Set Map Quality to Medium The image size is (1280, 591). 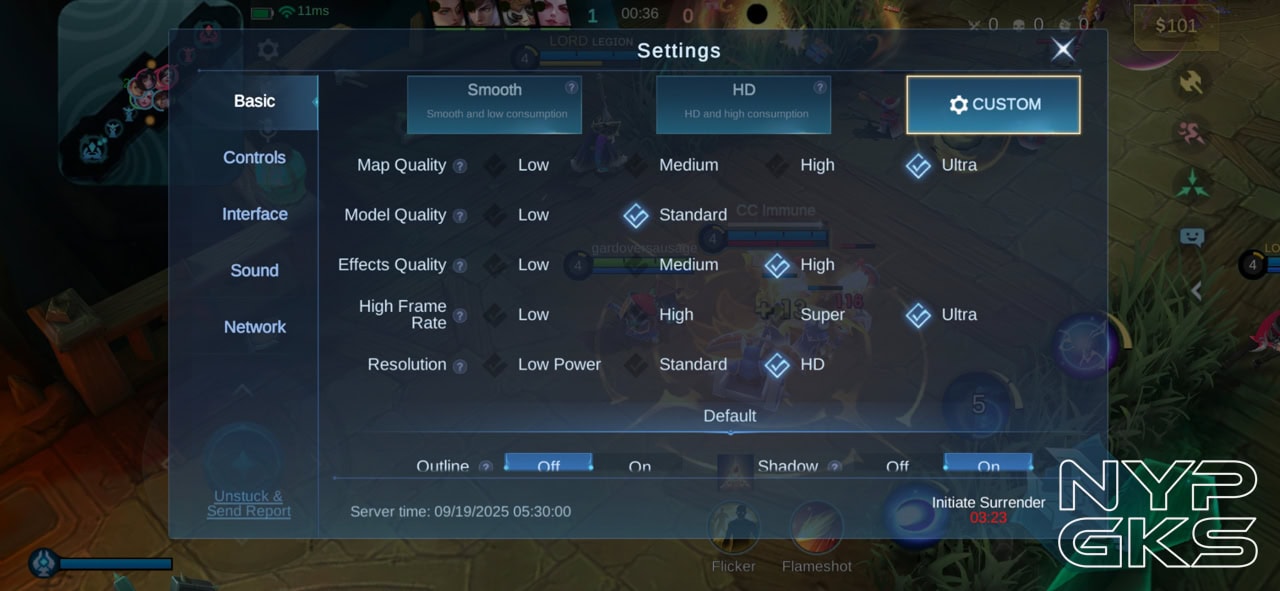tap(675, 165)
